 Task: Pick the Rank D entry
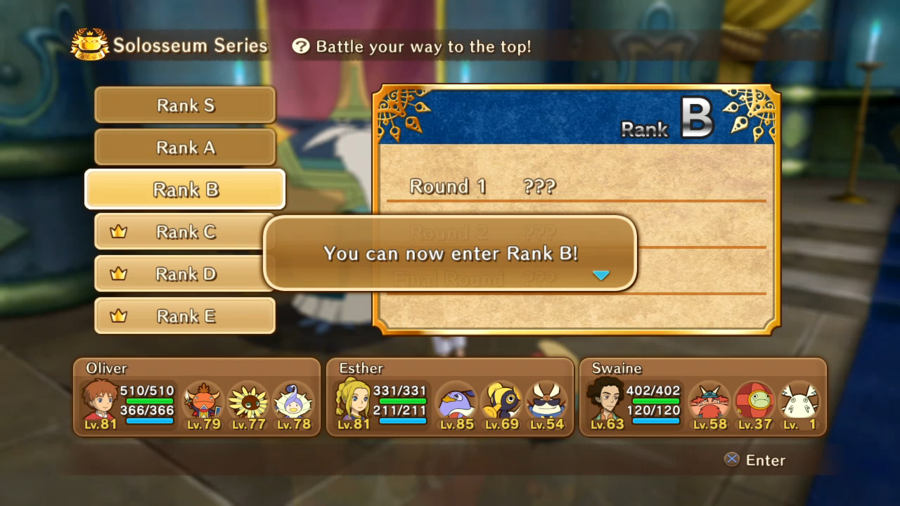(x=185, y=274)
